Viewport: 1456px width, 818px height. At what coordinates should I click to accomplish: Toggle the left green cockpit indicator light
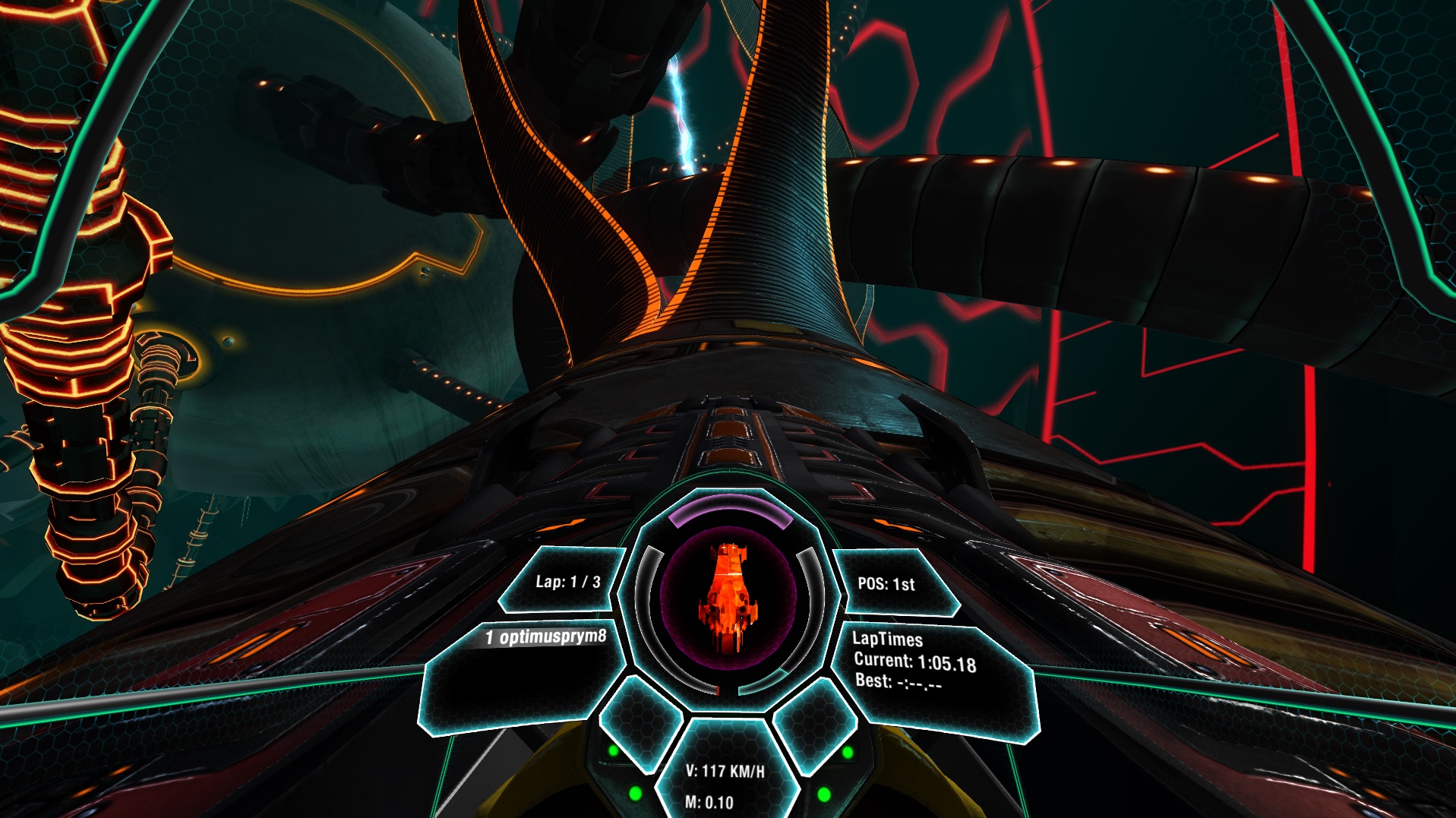[x=614, y=752]
